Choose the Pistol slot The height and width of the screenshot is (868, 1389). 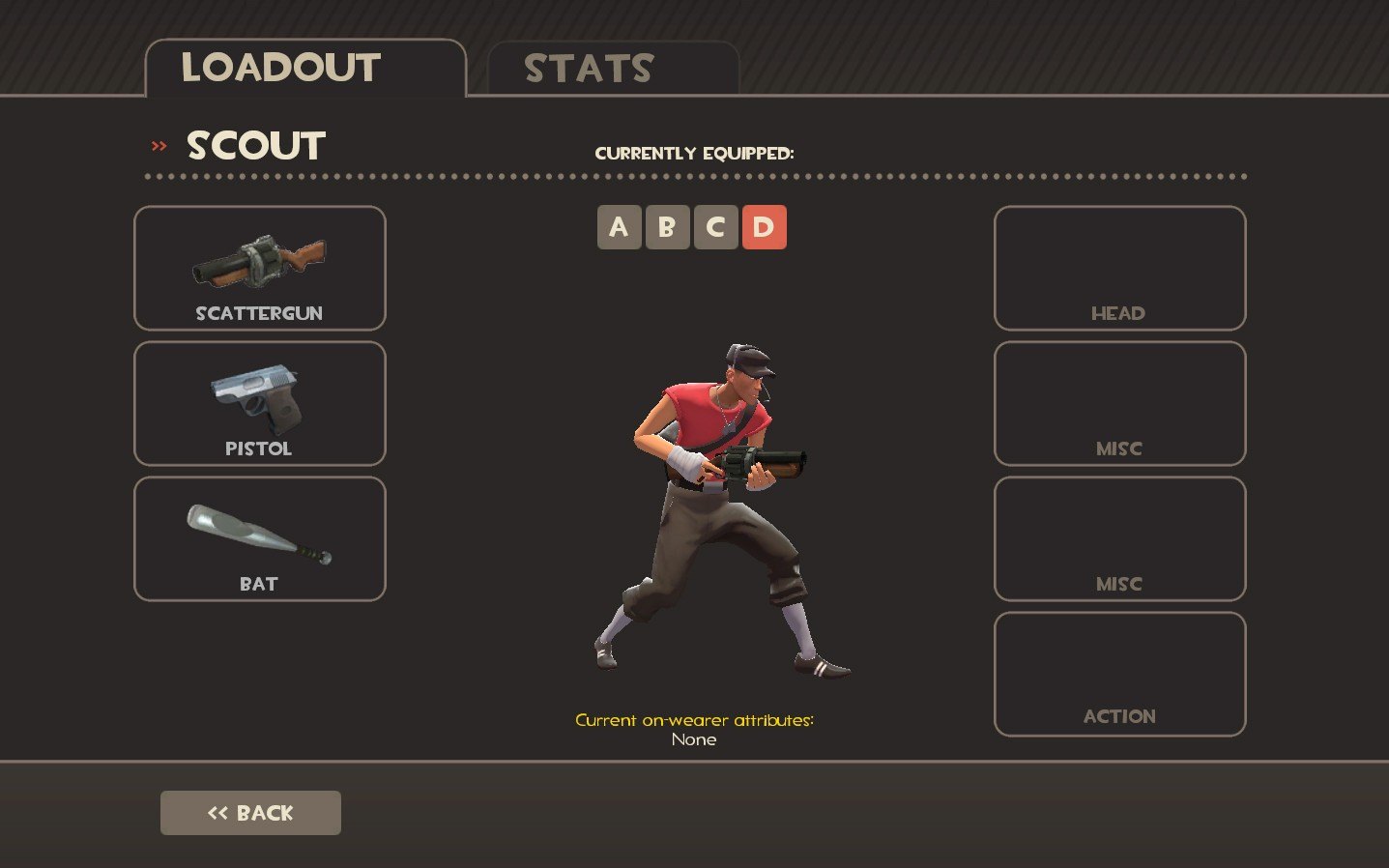click(259, 403)
